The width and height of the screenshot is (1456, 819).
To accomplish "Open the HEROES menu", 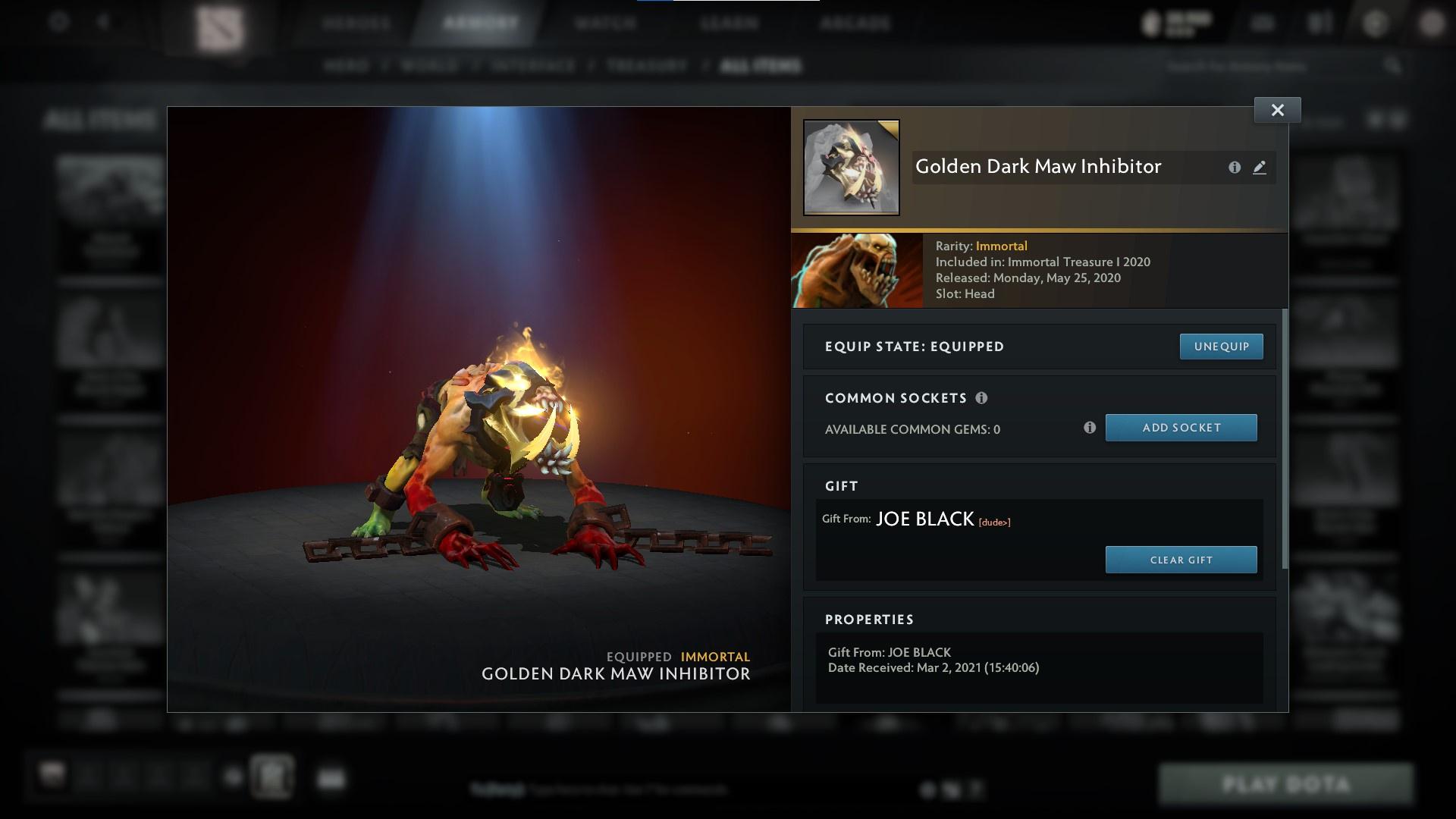I will (356, 23).
